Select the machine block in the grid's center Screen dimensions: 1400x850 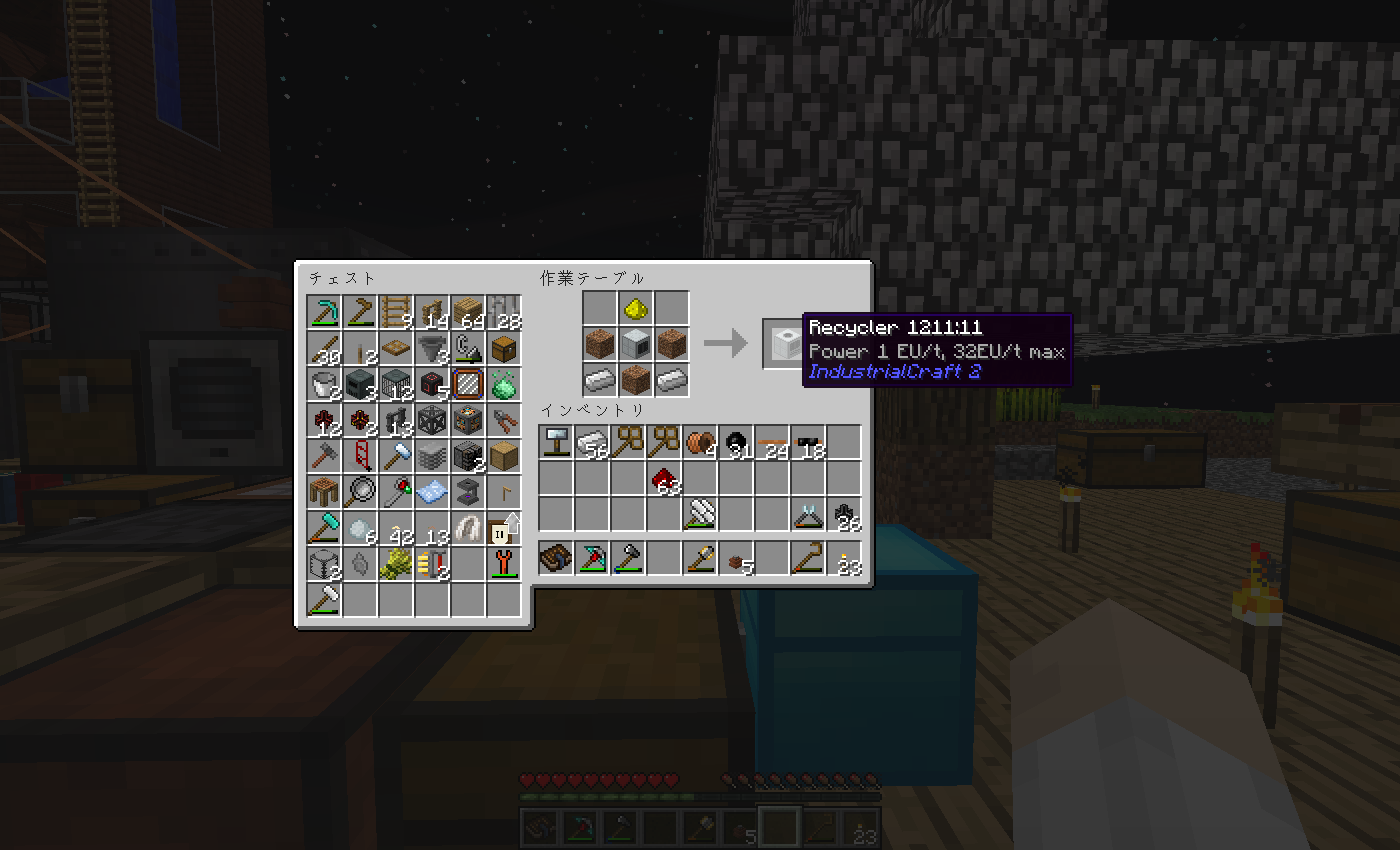coord(635,345)
